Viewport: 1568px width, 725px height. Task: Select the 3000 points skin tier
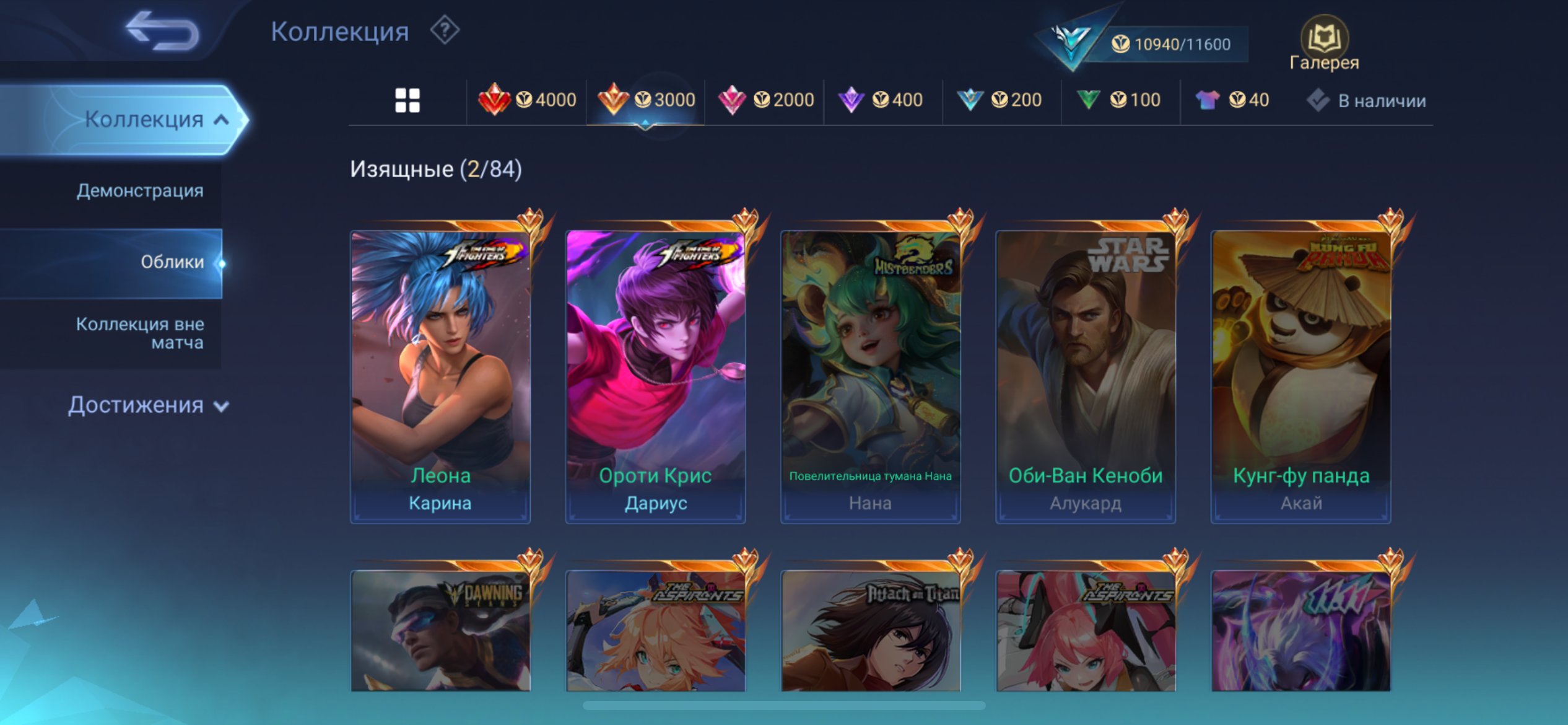(x=646, y=100)
